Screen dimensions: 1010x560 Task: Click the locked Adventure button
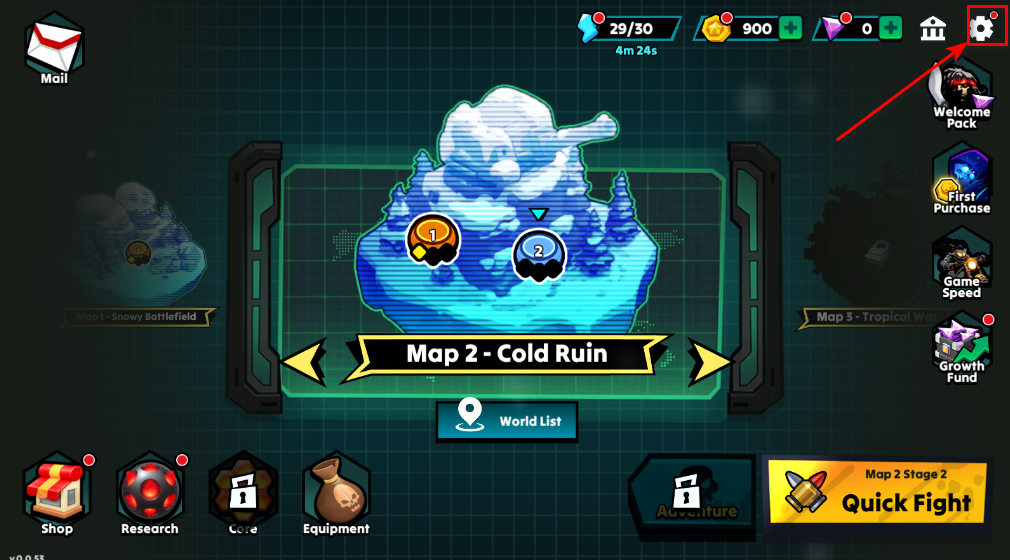[x=690, y=491]
